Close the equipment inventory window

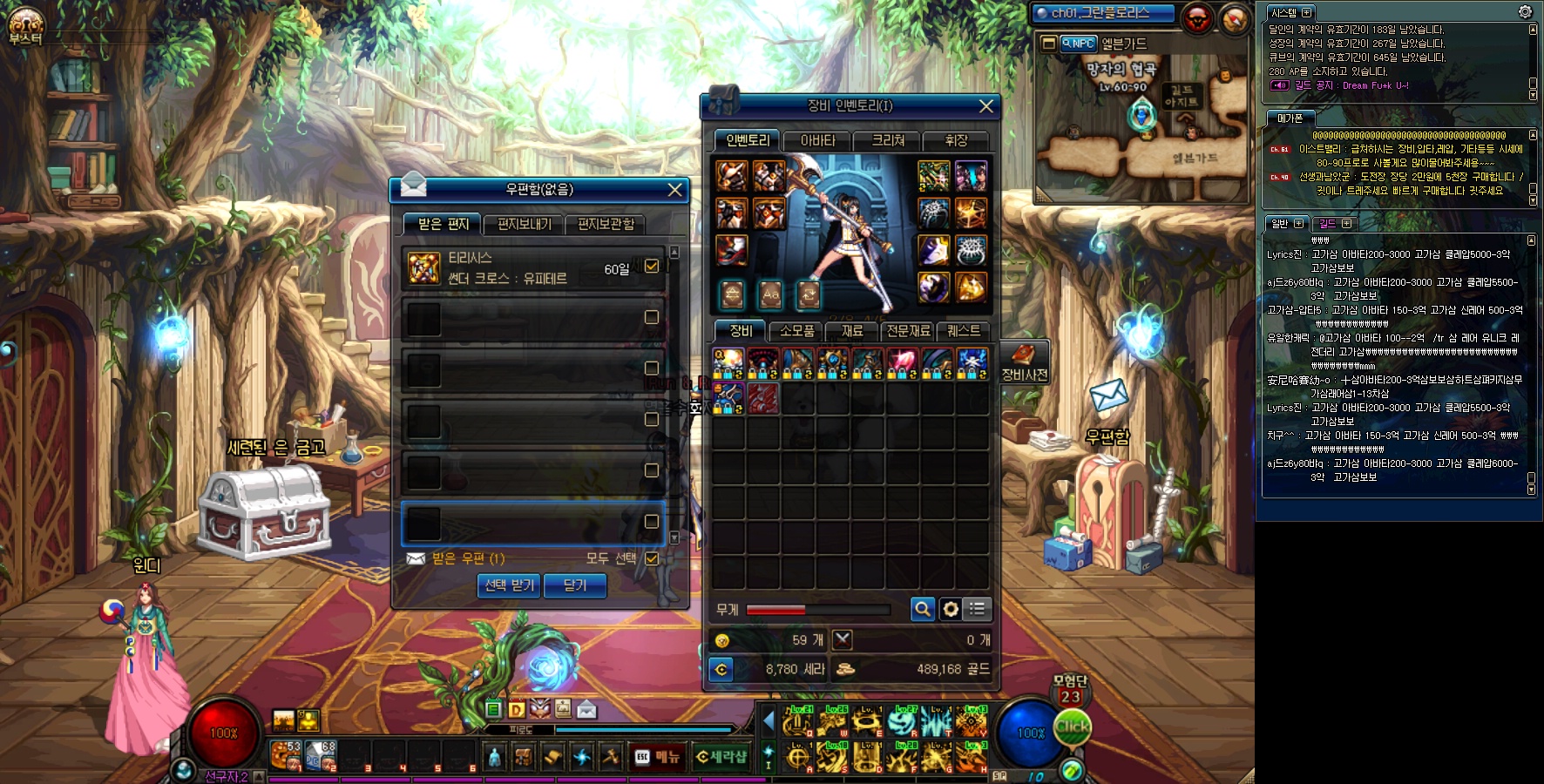985,106
